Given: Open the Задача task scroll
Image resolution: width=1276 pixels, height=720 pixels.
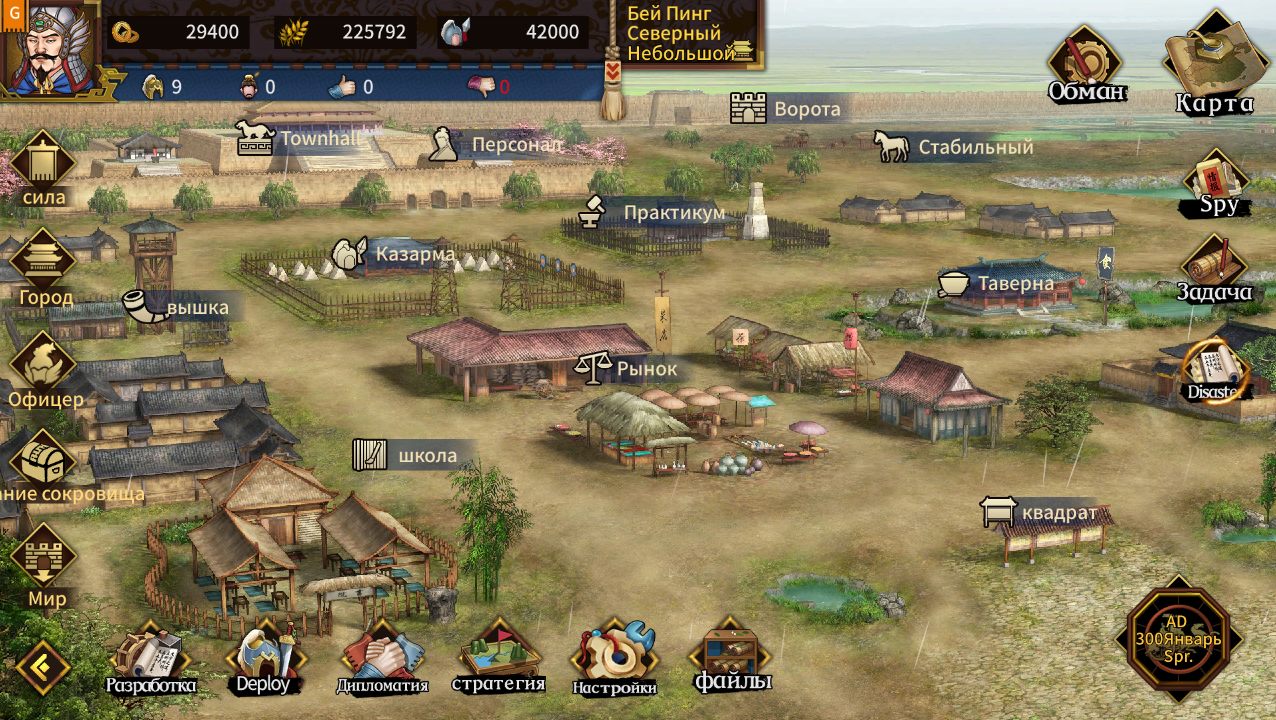Looking at the screenshot, I should coord(1215,267).
